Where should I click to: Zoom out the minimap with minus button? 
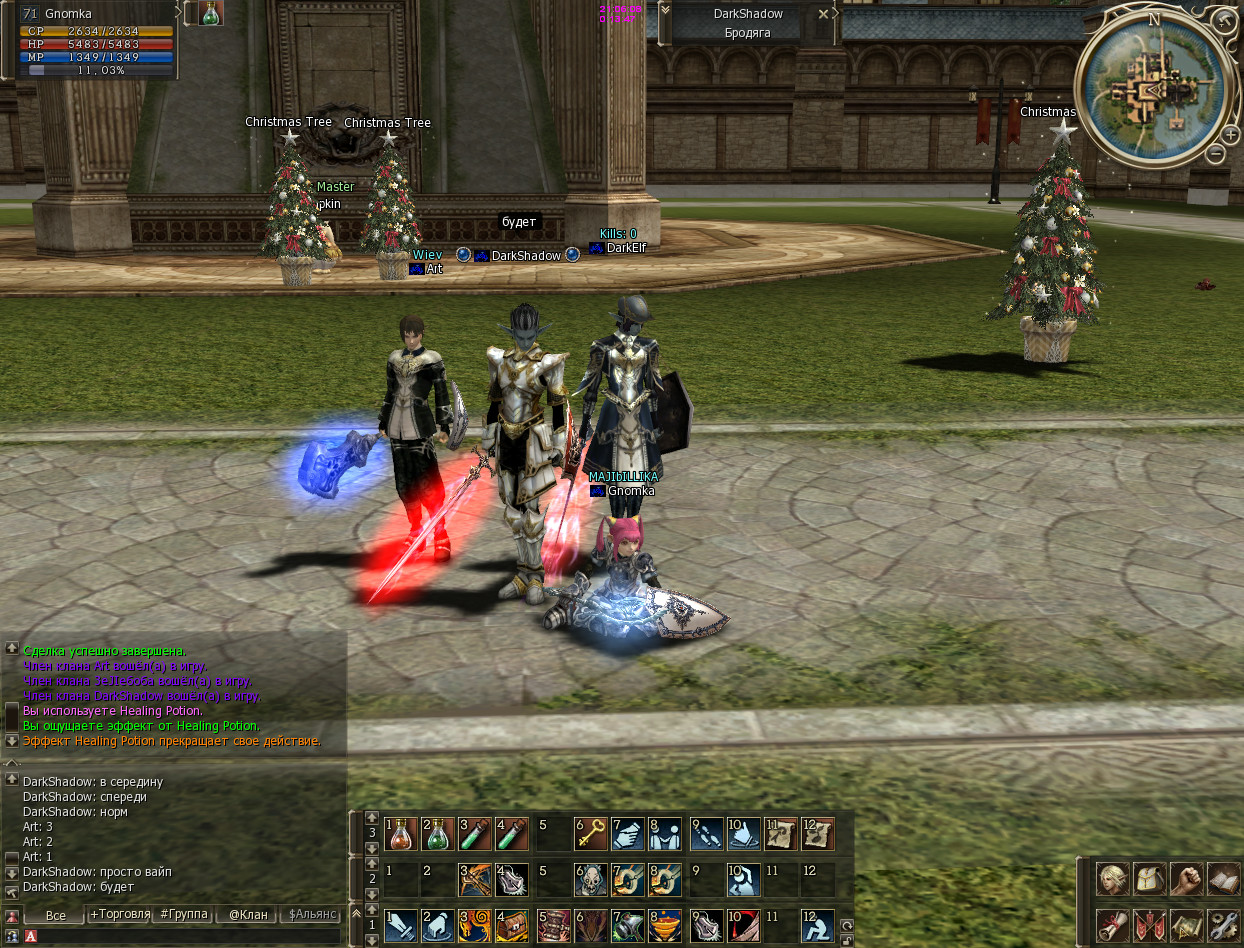coord(1213,153)
